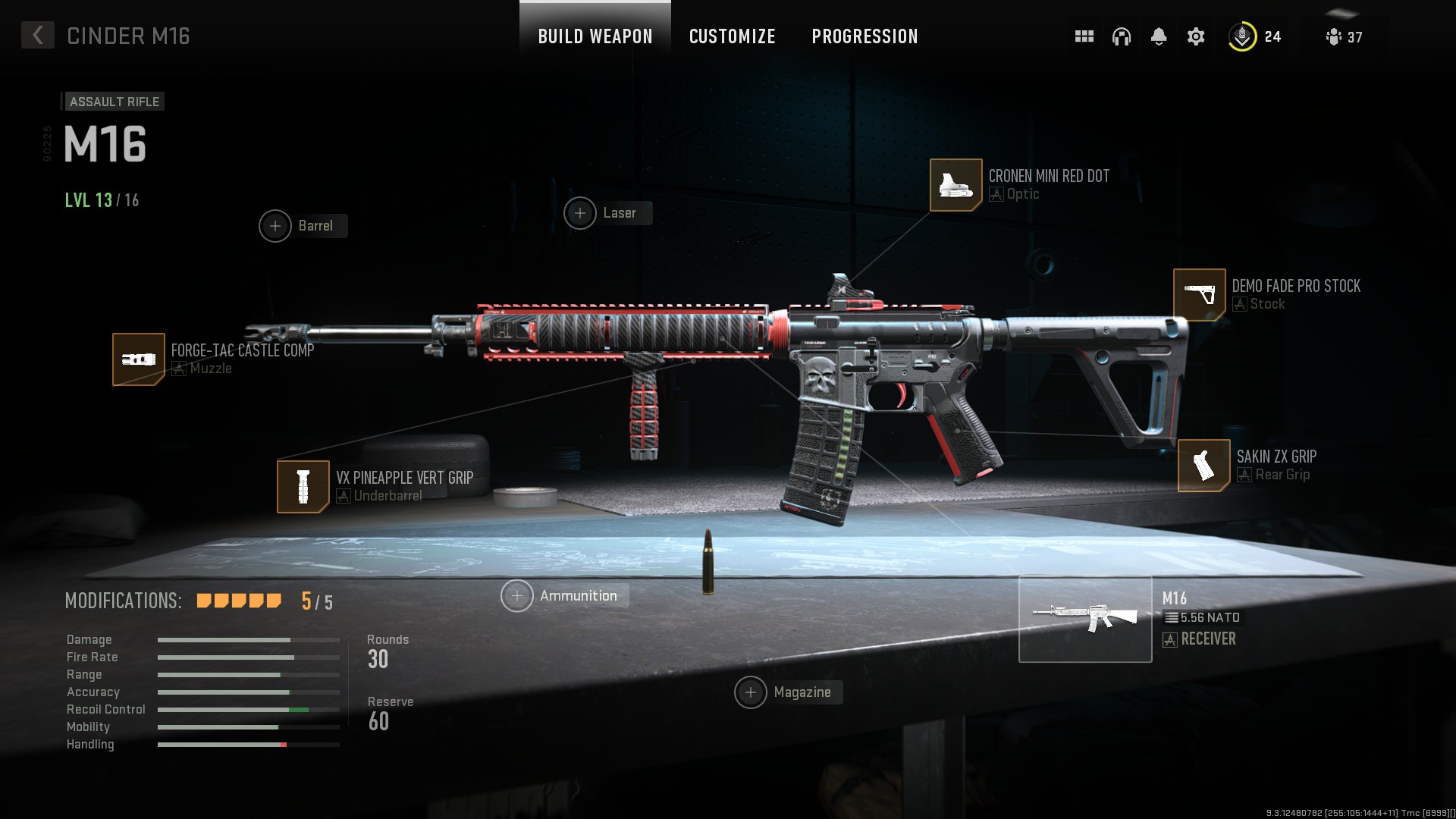Click the player rank badge icon

click(x=1242, y=36)
